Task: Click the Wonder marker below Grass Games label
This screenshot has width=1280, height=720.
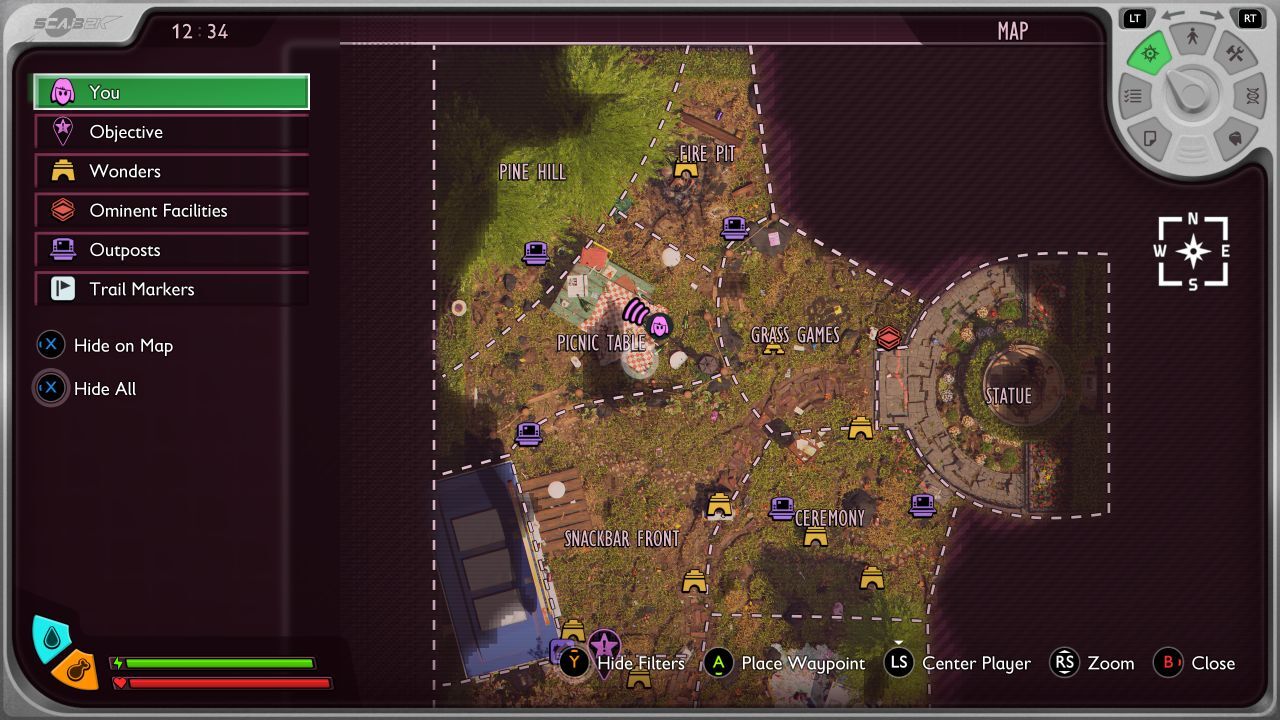Action: point(773,348)
